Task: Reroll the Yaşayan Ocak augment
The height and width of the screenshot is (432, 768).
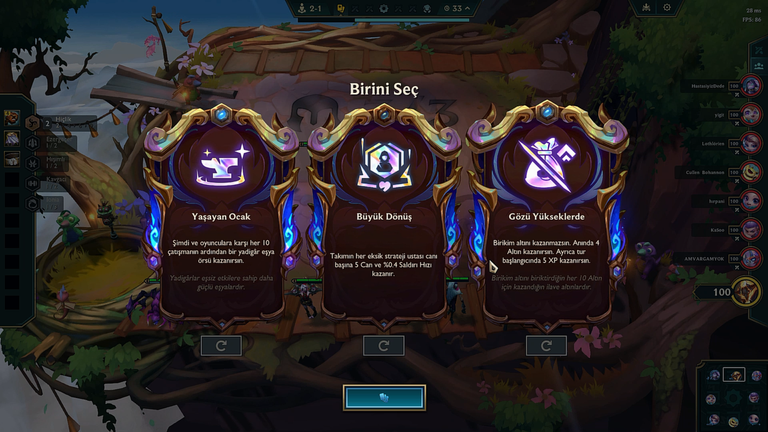Action: [x=221, y=346]
